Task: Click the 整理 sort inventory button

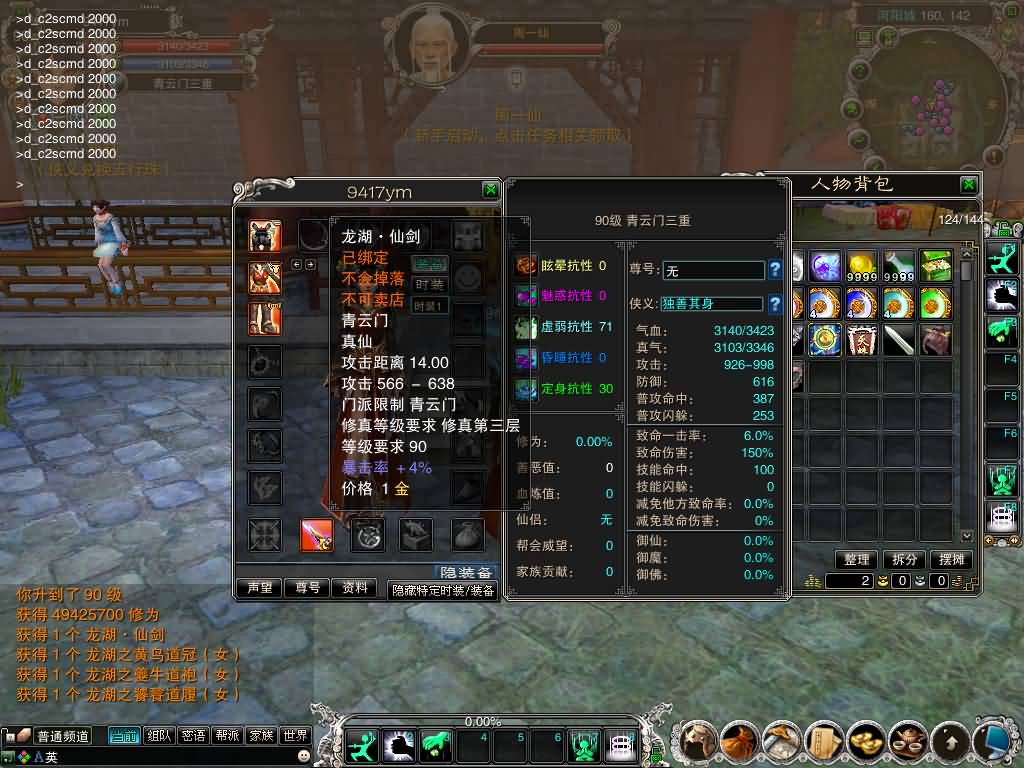Action: (x=856, y=560)
